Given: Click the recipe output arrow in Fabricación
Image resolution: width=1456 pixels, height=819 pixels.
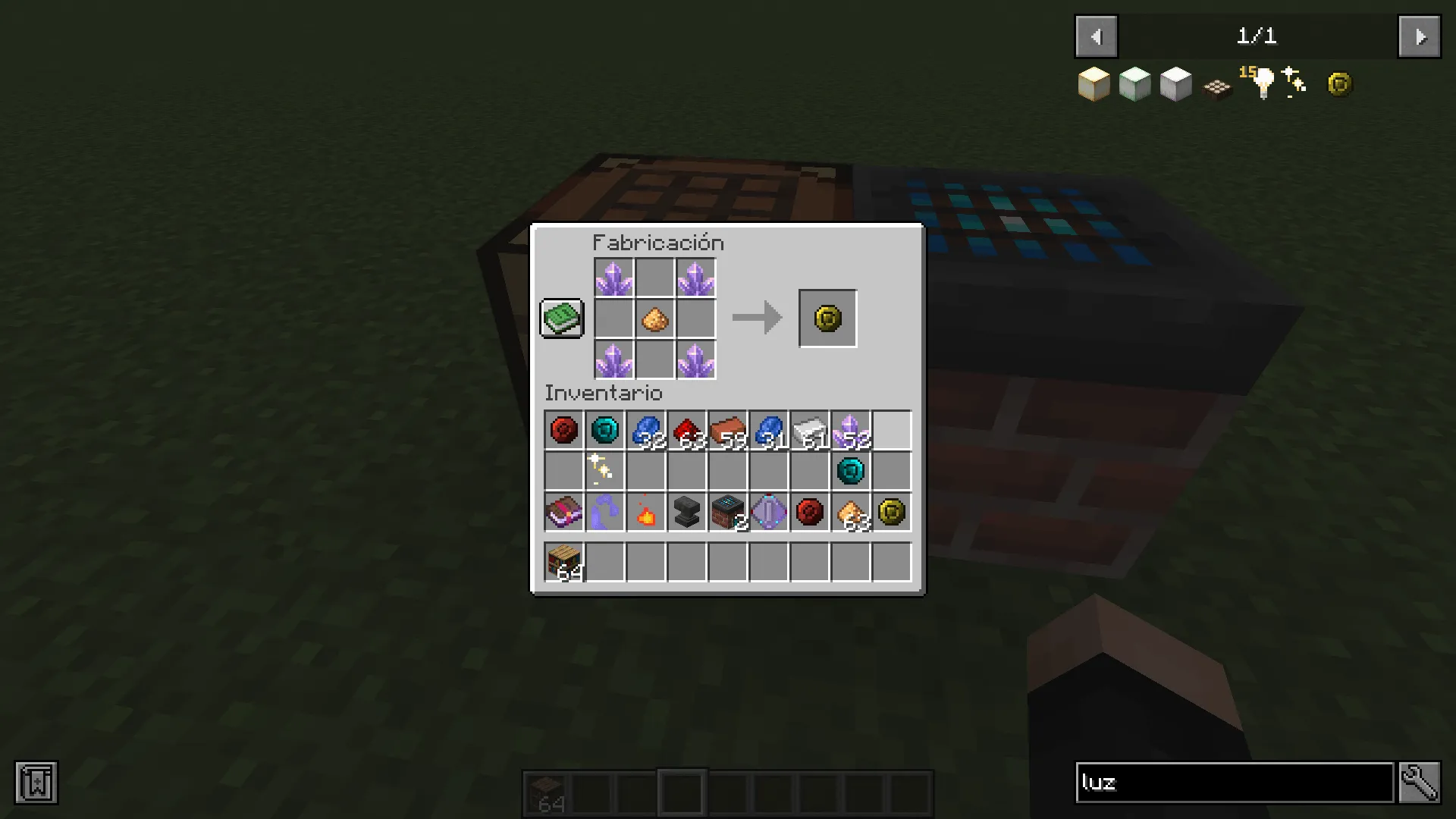Looking at the screenshot, I should coord(755,318).
